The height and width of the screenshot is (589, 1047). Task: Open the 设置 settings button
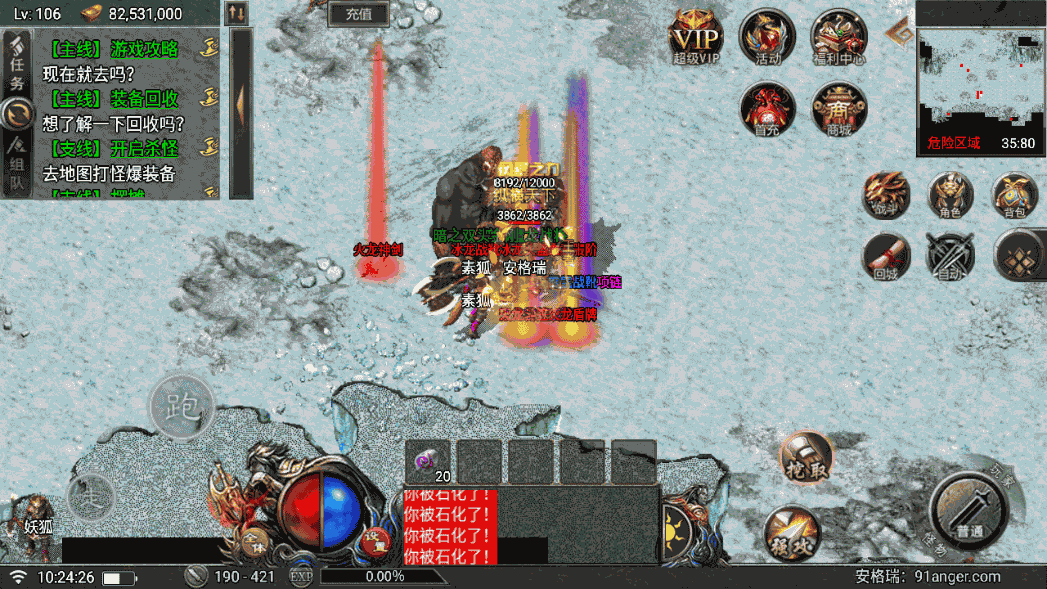[375, 539]
